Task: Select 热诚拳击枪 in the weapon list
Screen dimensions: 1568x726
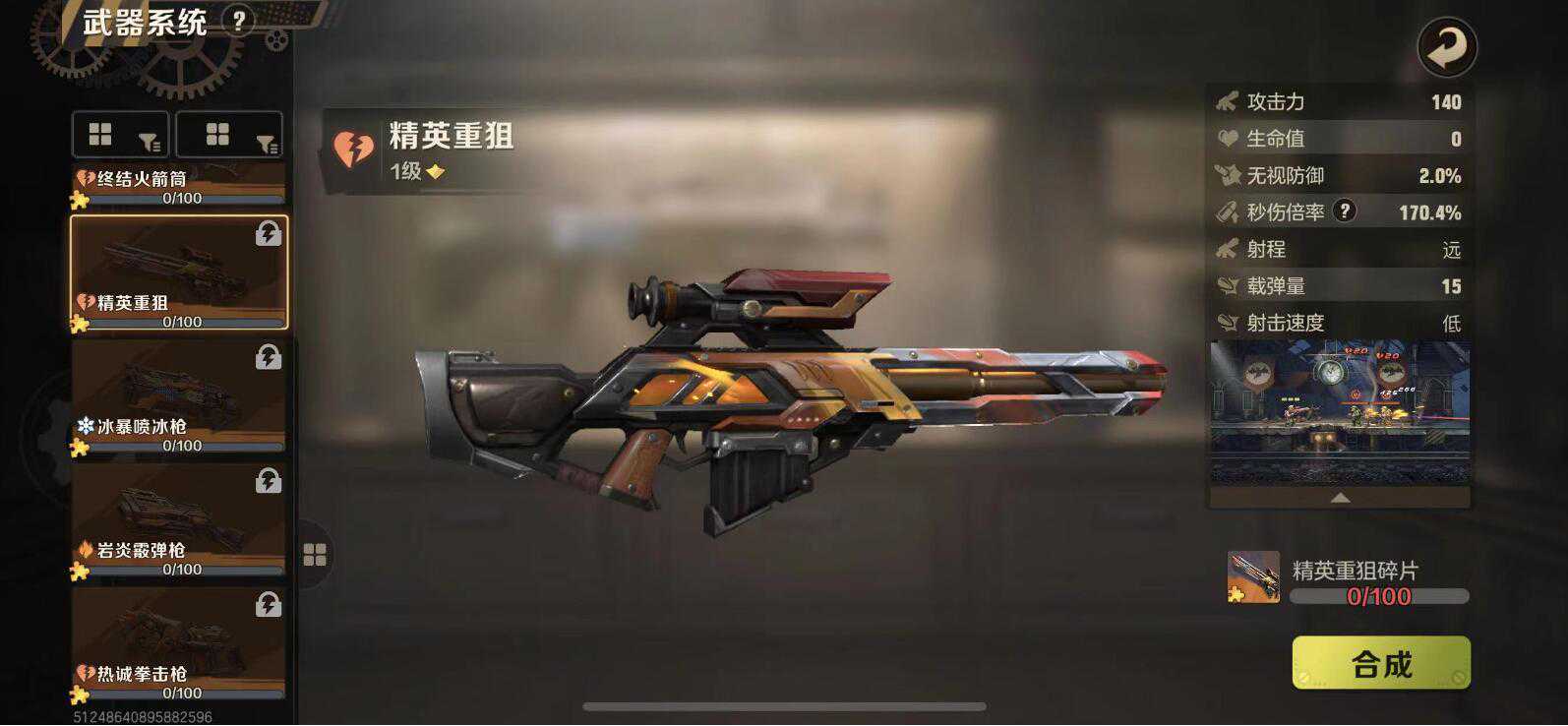Action: click(x=179, y=645)
